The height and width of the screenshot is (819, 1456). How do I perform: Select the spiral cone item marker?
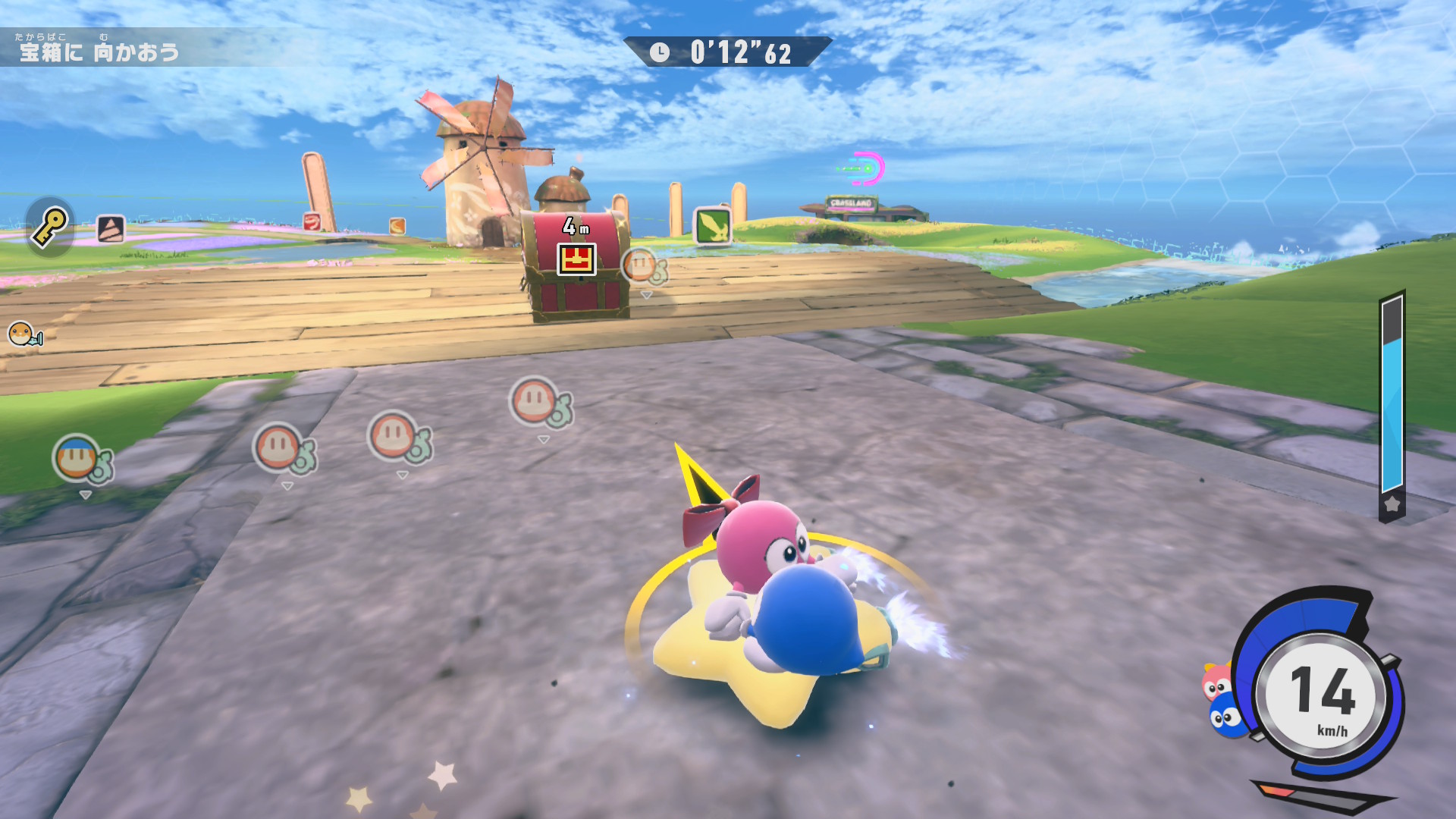pos(111,229)
